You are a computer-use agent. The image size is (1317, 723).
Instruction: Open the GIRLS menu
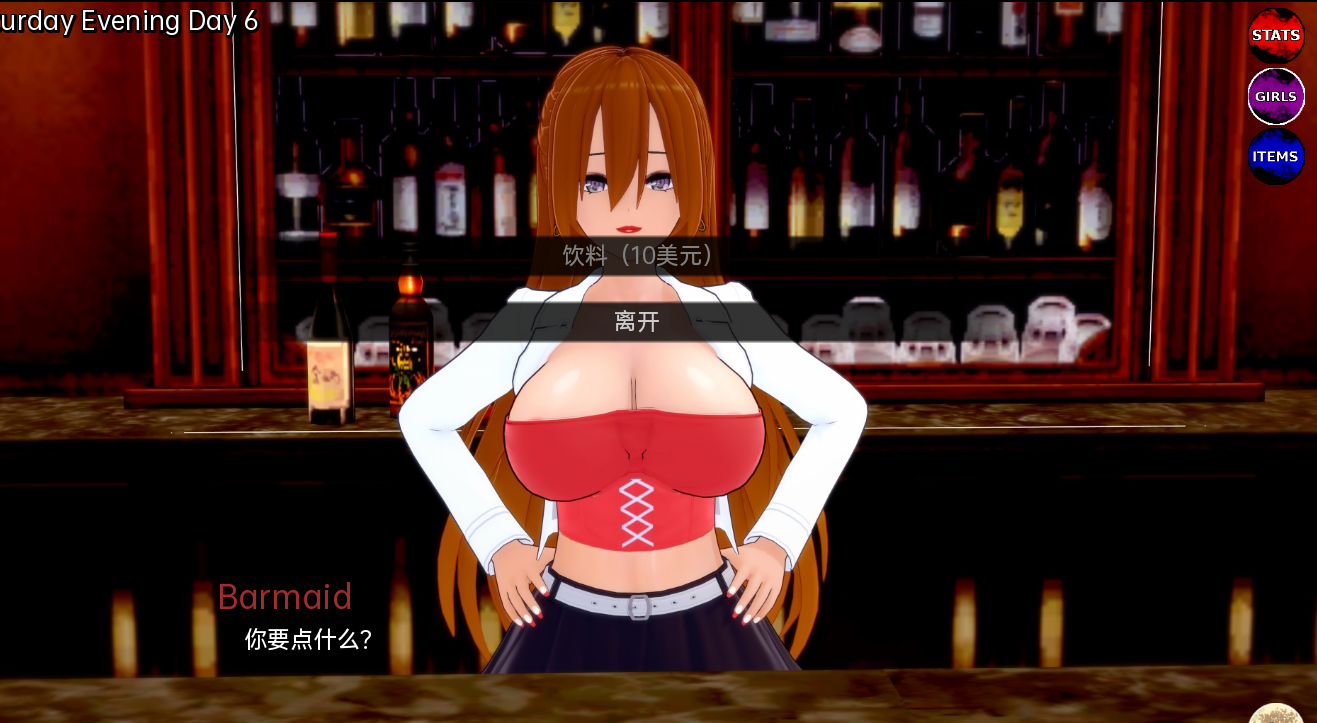[x=1276, y=97]
